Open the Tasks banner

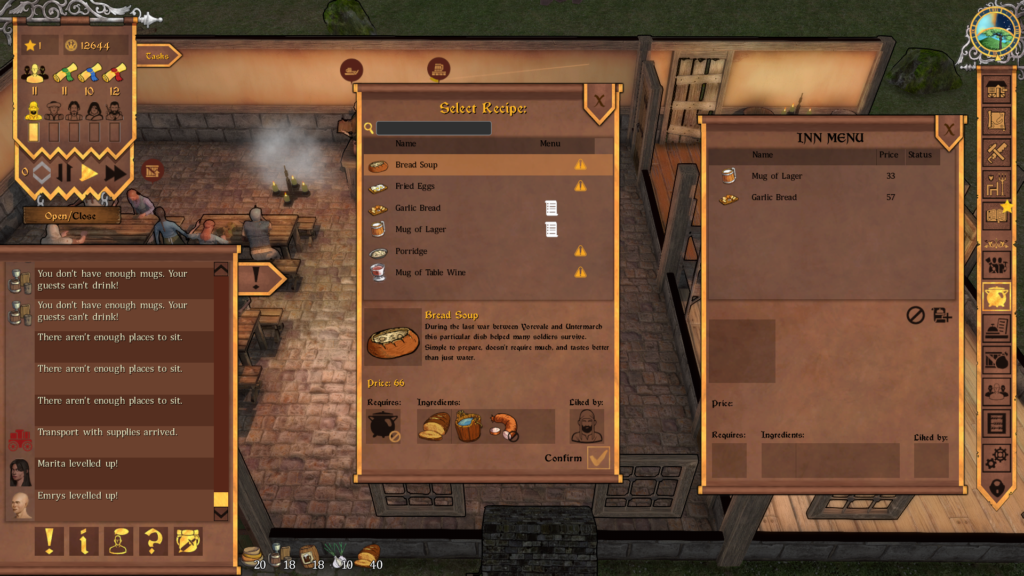click(158, 56)
